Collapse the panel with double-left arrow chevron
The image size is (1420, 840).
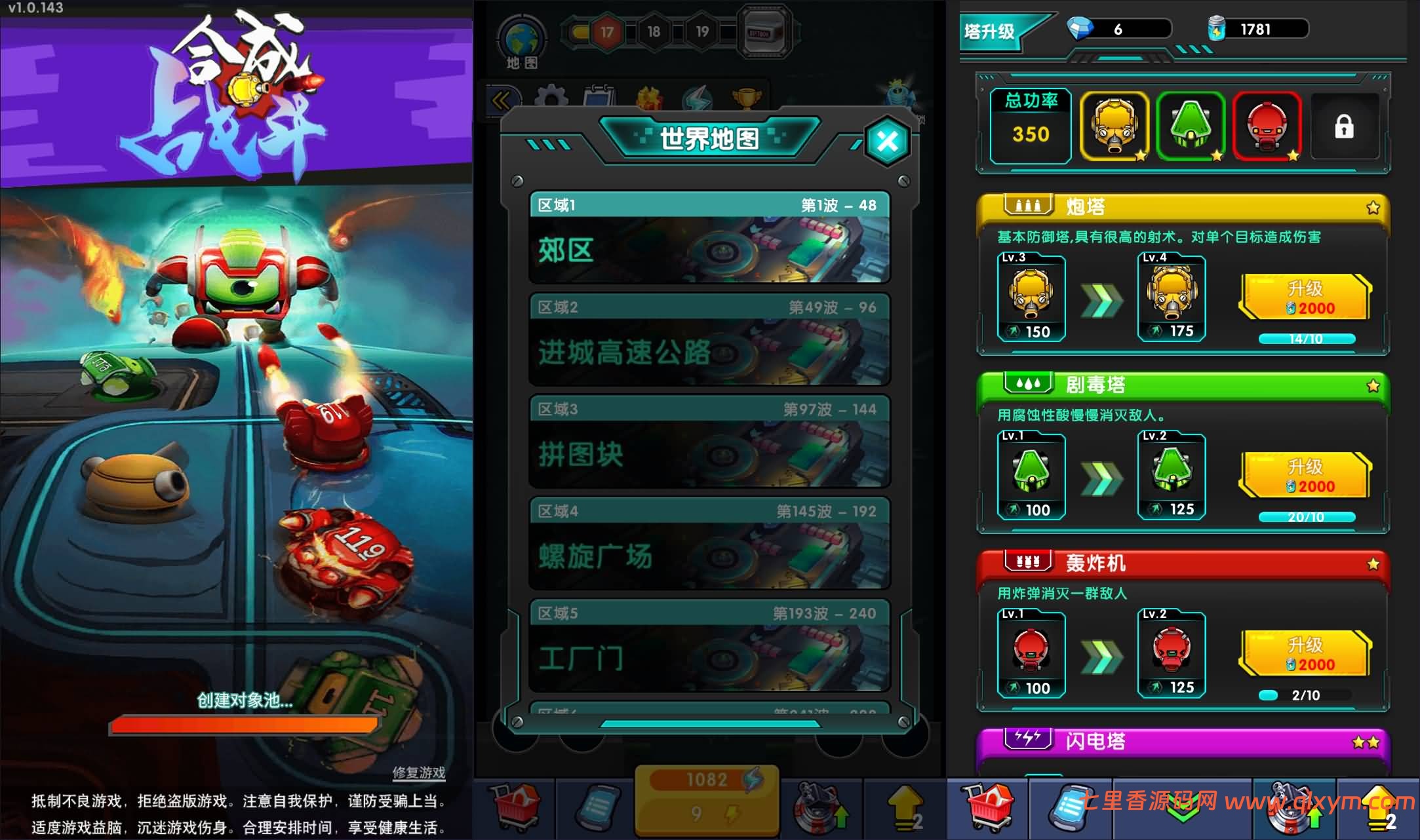(503, 98)
